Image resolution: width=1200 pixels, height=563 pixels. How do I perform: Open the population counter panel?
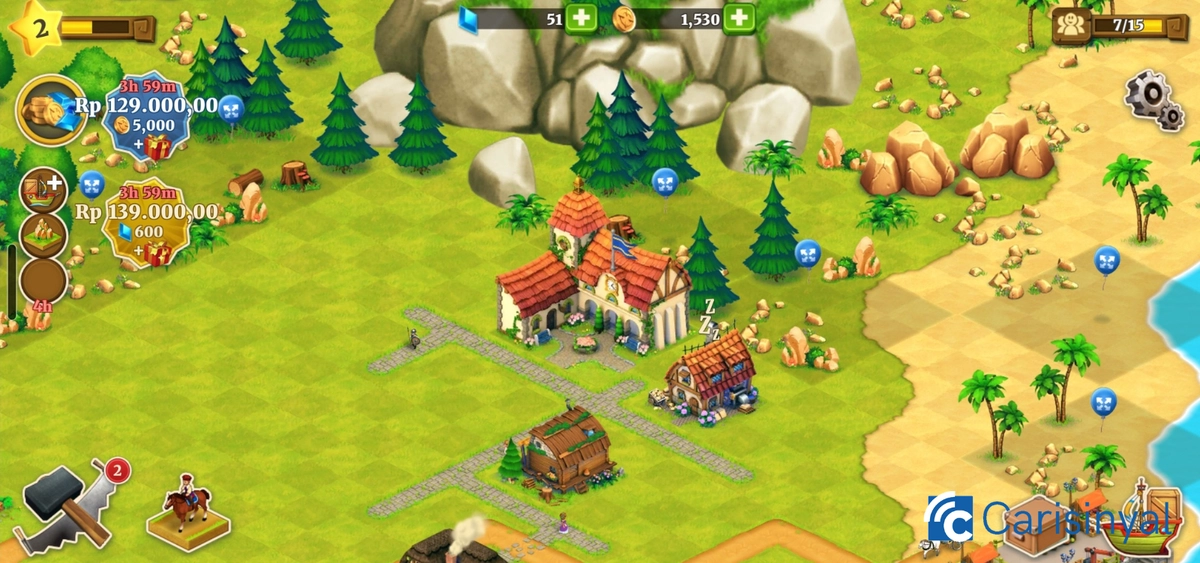1110,25
